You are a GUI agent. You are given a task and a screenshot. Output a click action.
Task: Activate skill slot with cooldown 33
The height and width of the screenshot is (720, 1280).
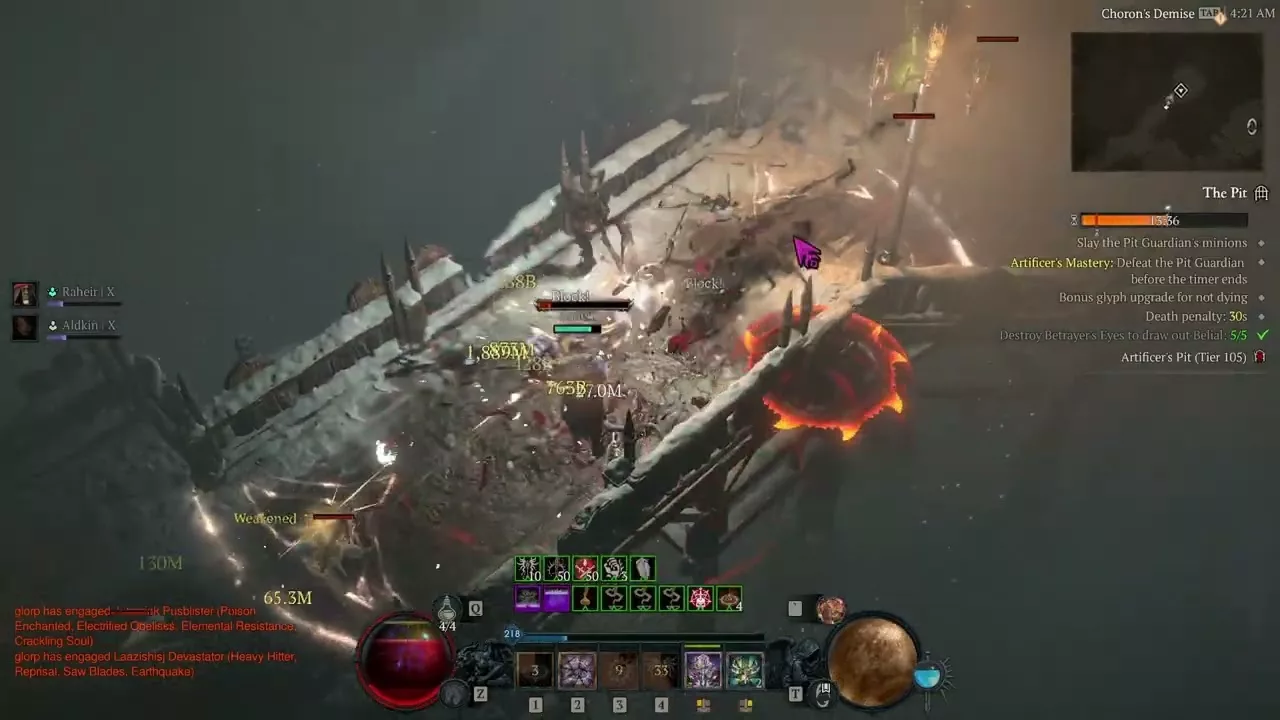click(661, 670)
